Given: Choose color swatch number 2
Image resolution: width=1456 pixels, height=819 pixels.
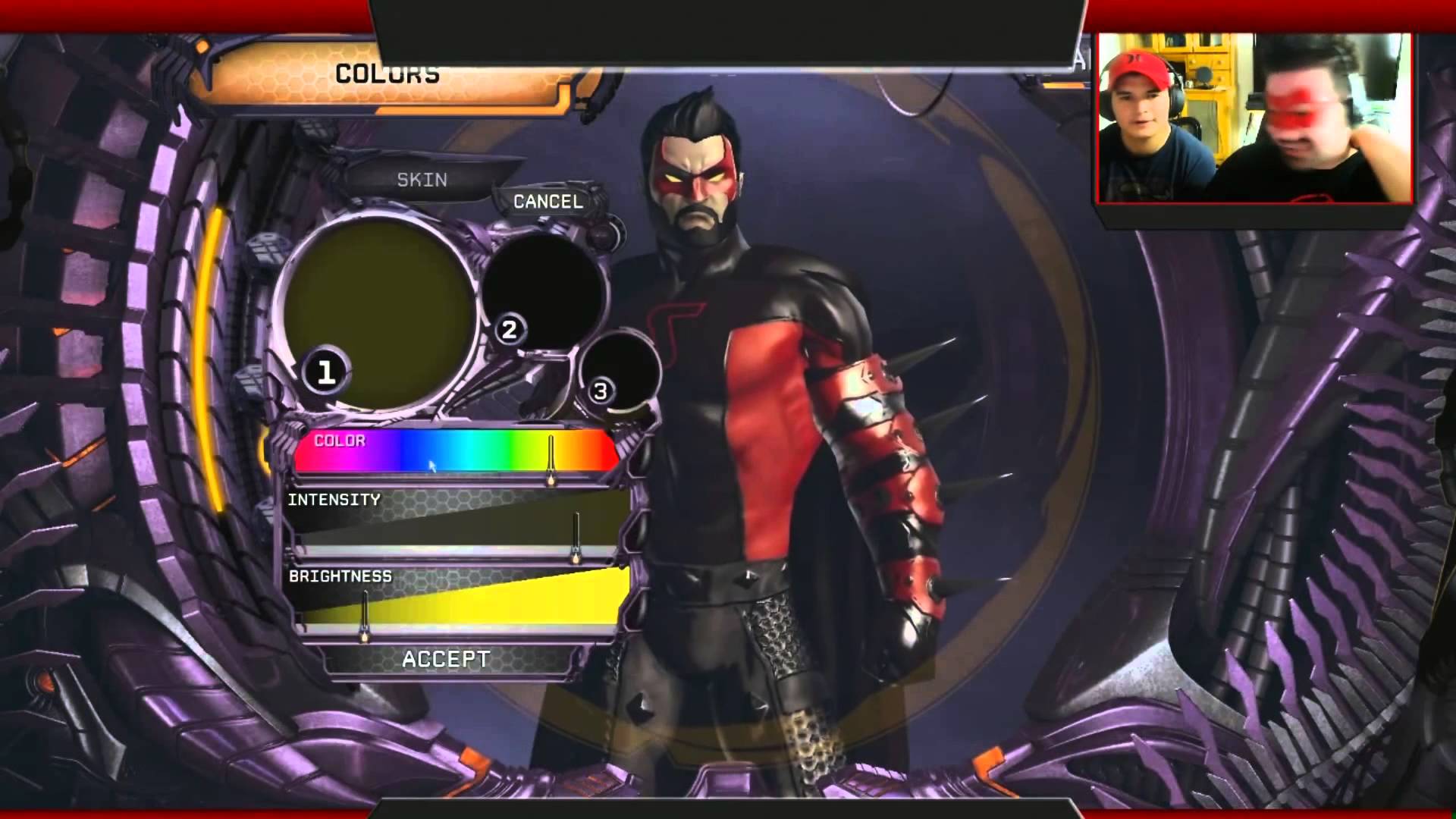Looking at the screenshot, I should (544, 290).
